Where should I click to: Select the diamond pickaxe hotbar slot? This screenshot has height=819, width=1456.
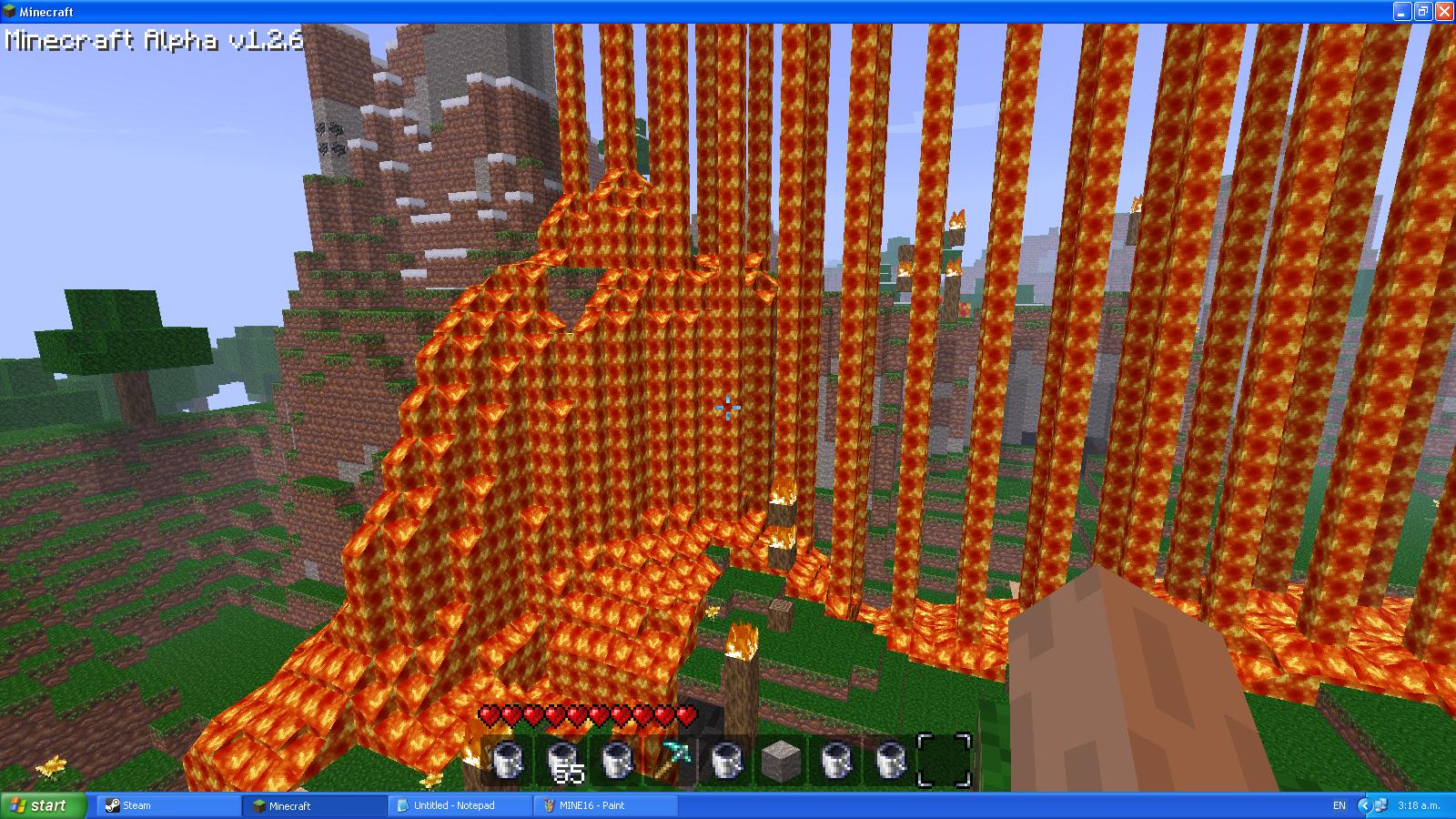coord(670,760)
